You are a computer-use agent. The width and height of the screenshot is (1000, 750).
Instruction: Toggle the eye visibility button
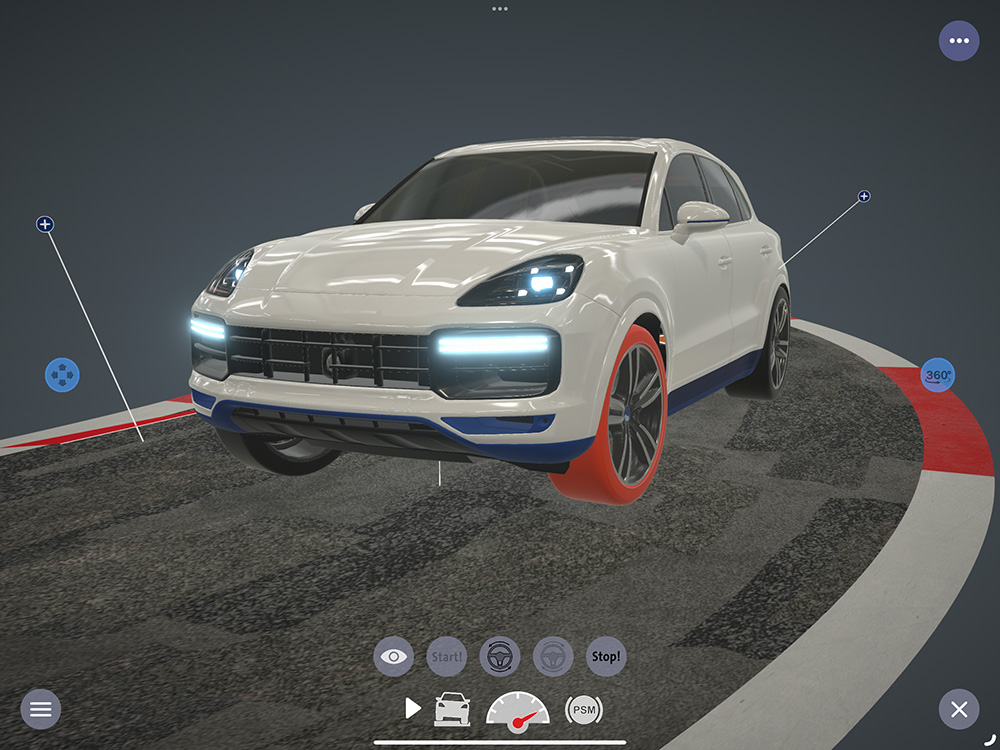pos(394,657)
